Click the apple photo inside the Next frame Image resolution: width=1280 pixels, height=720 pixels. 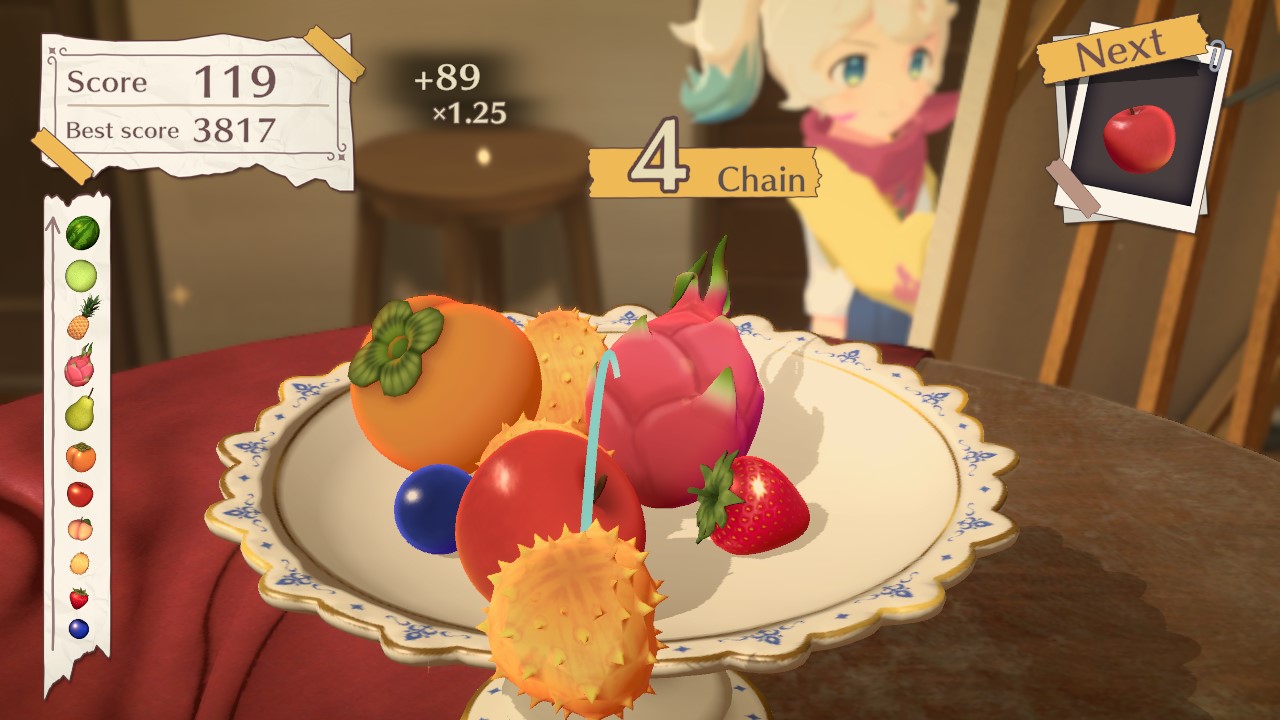point(1141,135)
